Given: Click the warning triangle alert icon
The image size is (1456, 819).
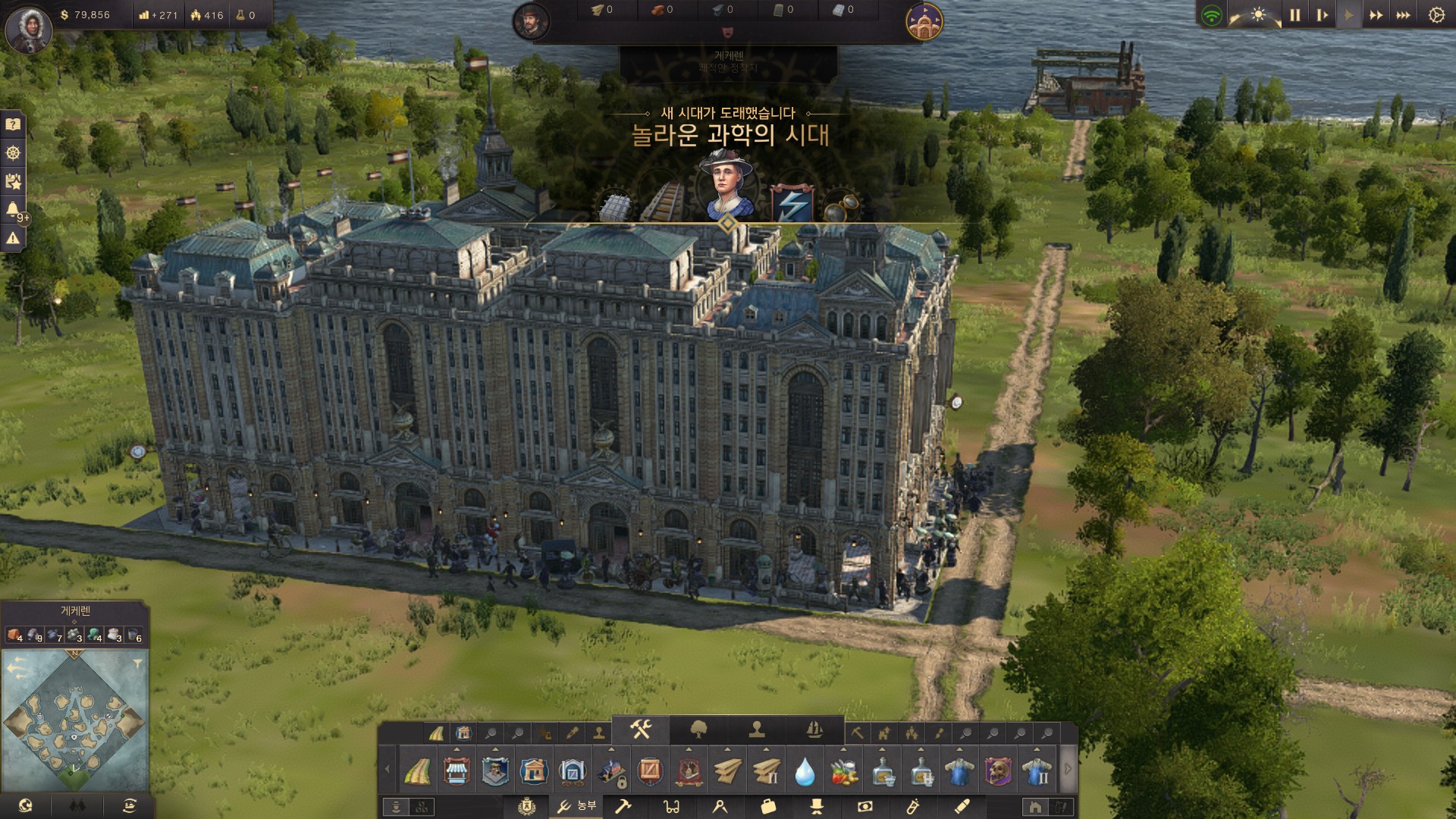Looking at the screenshot, I should pos(13,238).
